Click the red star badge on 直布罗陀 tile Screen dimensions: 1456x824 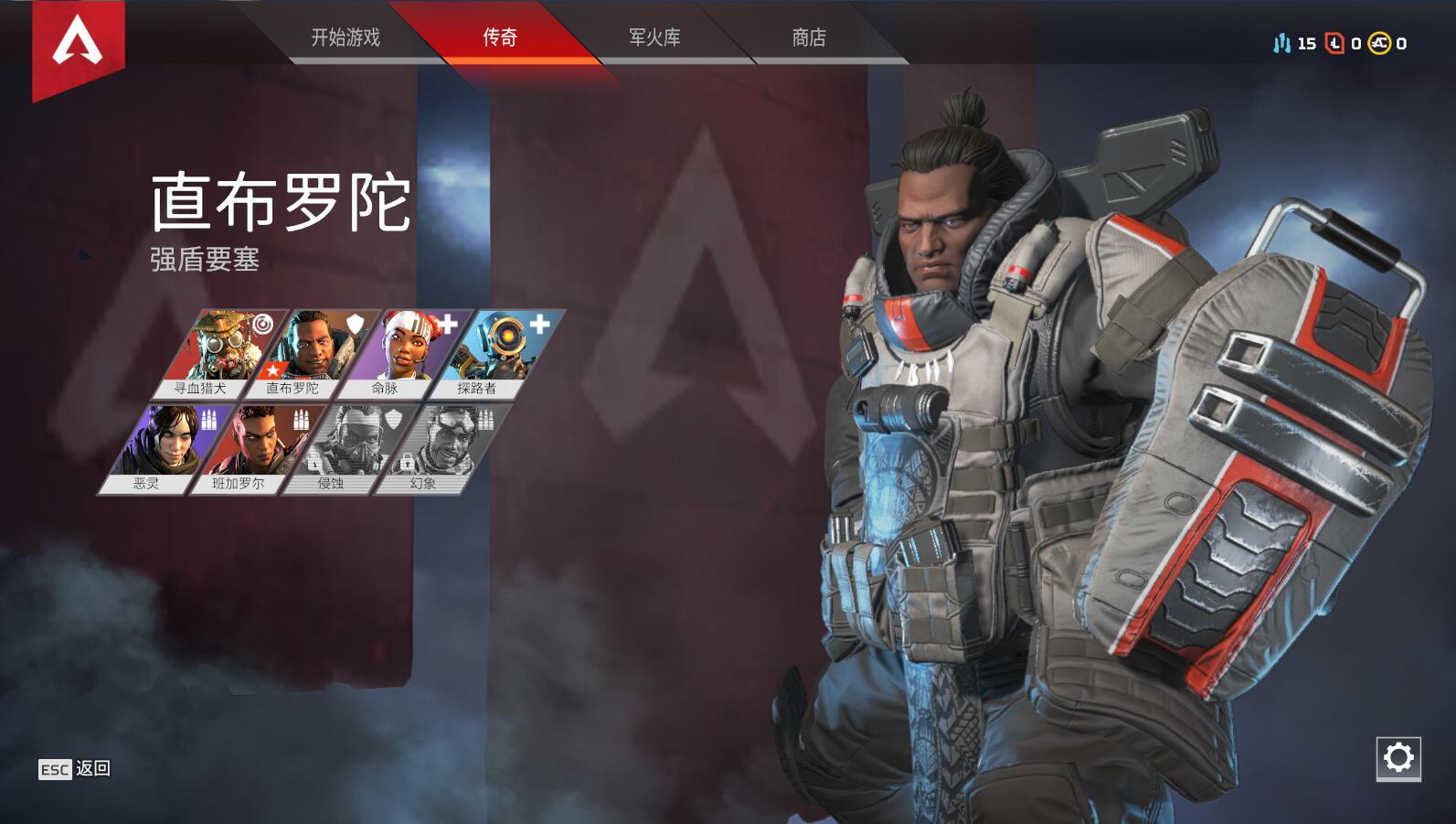[x=272, y=369]
